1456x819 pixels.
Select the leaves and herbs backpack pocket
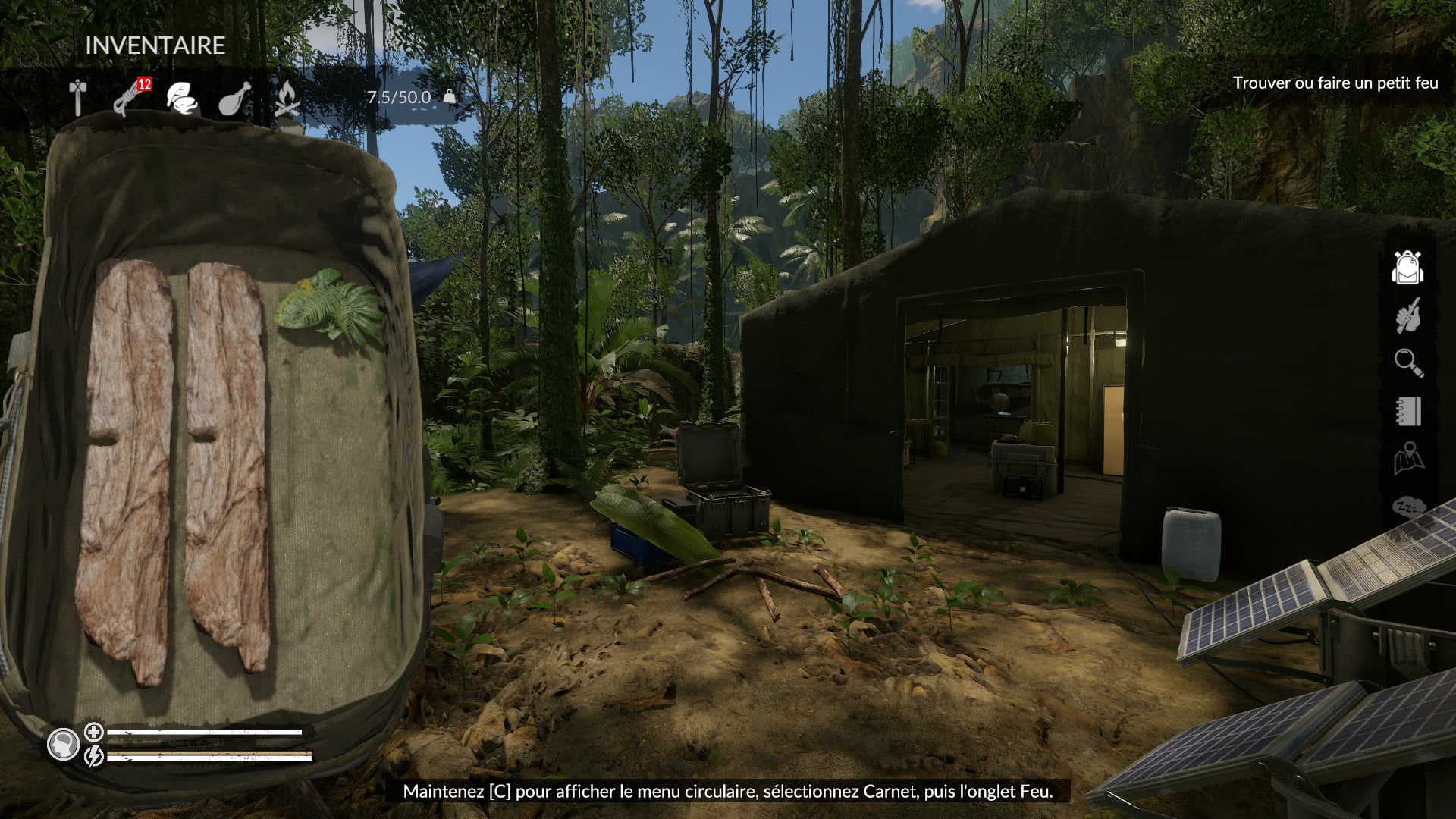182,99
